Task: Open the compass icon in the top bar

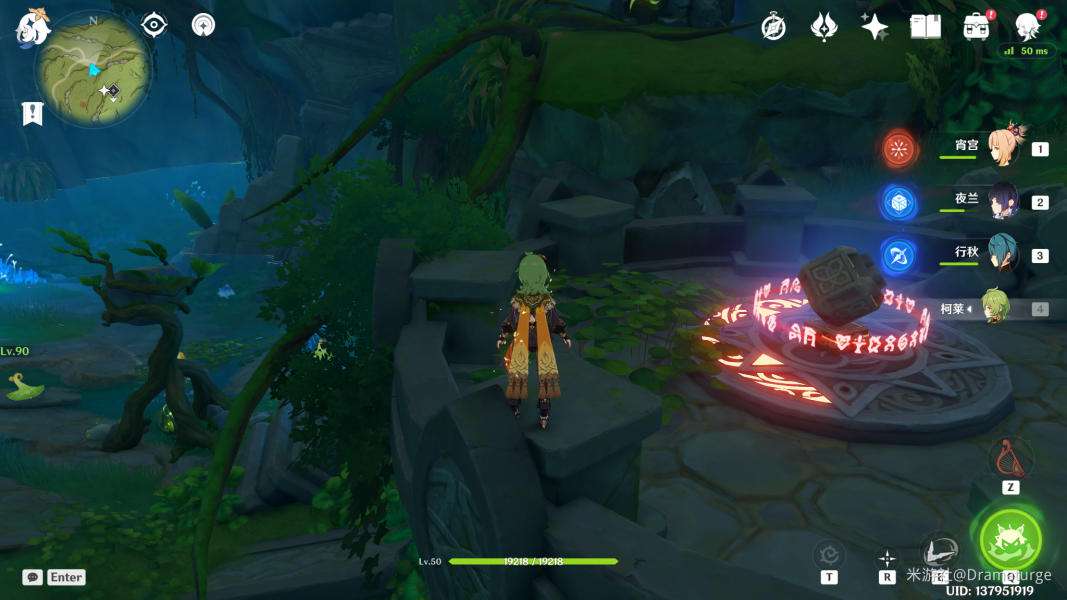Action: [773, 27]
